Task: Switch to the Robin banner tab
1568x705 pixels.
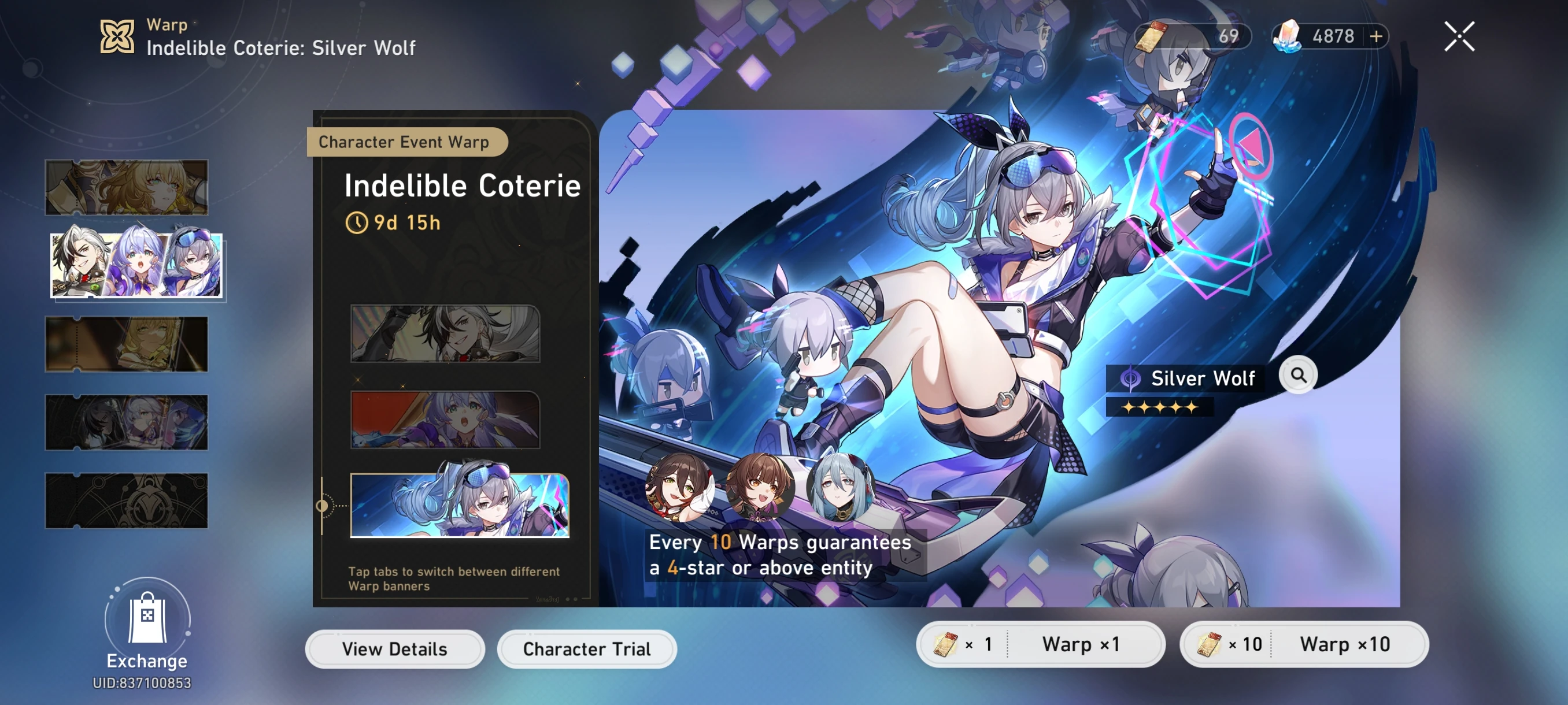Action: (x=445, y=420)
